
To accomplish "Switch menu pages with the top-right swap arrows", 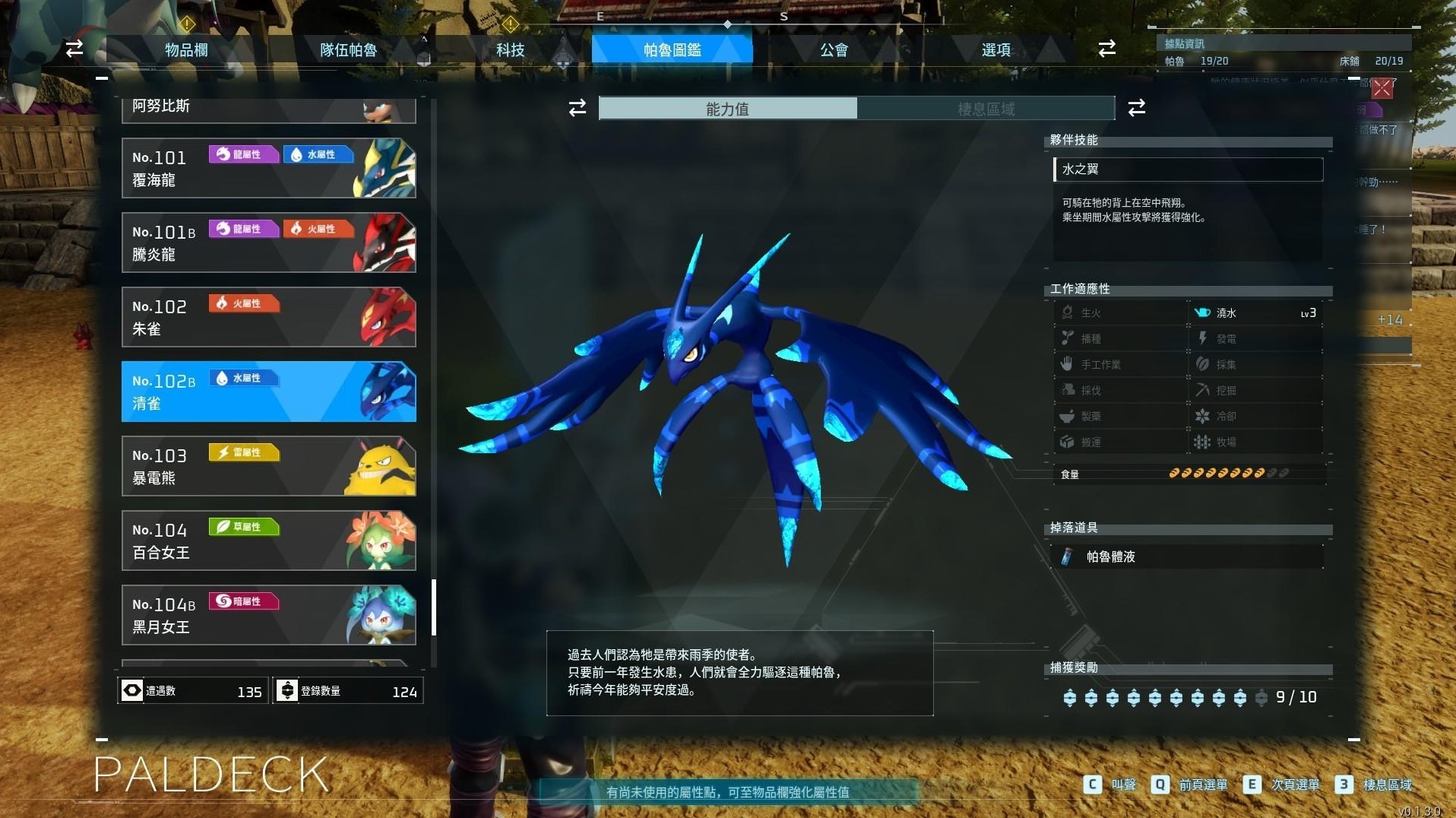I will (1107, 49).
